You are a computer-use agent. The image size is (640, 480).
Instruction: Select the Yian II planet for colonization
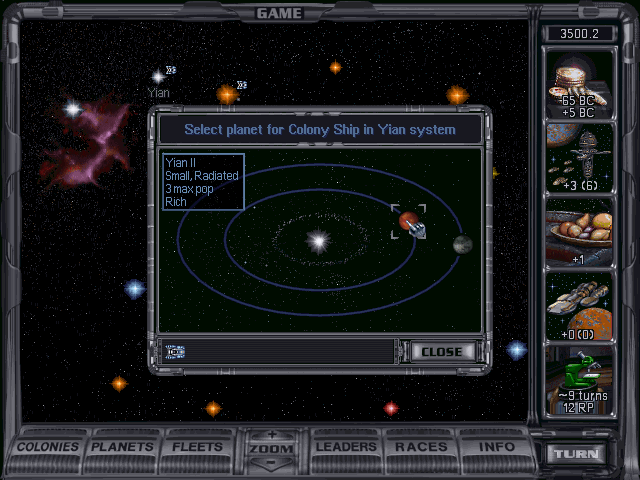(x=408, y=221)
